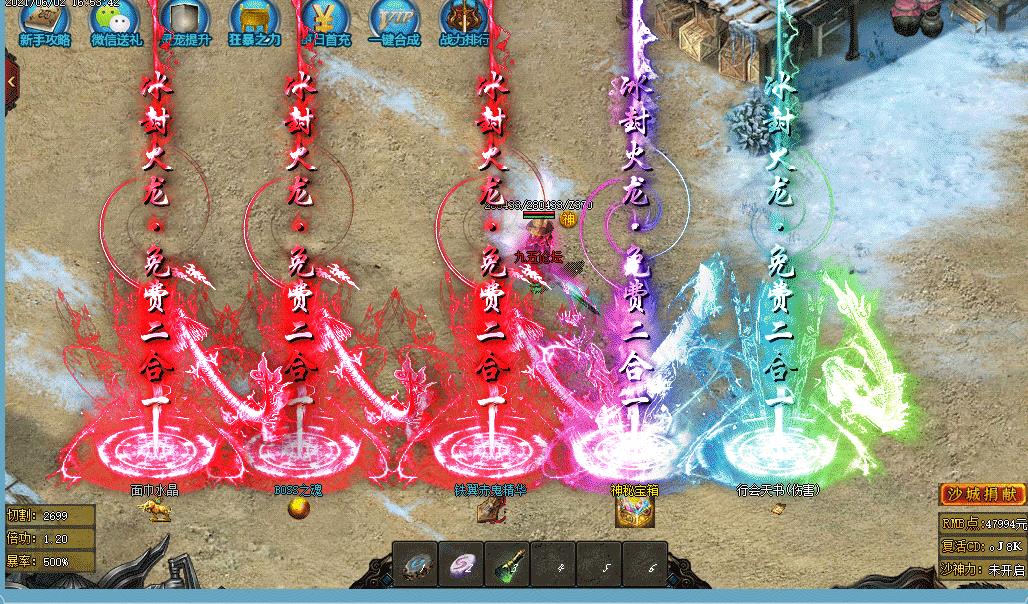1028x604 pixels.
Task: Show the 战力排行 power ranking
Action: coord(464,20)
